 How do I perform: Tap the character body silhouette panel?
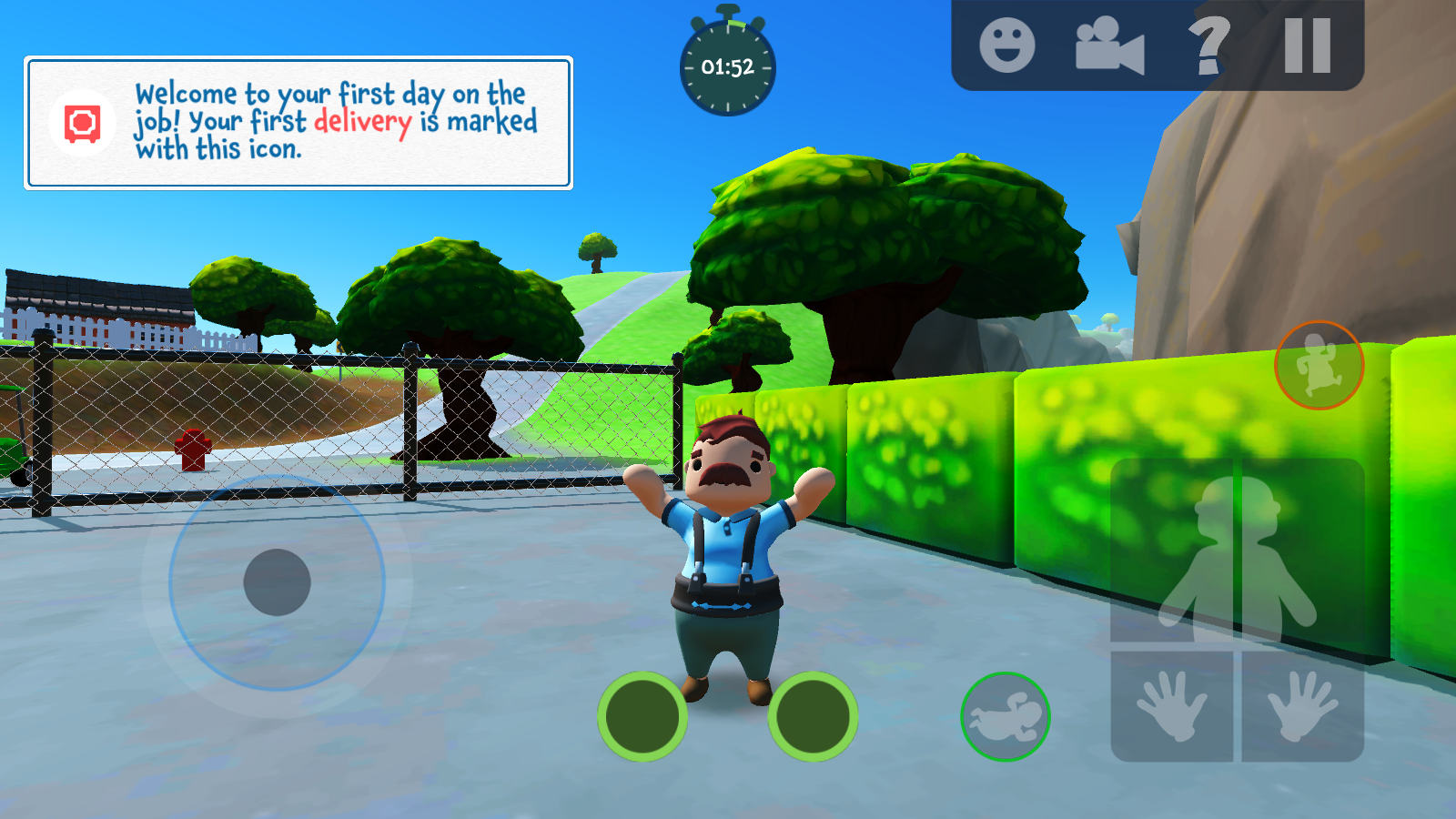(x=1237, y=552)
